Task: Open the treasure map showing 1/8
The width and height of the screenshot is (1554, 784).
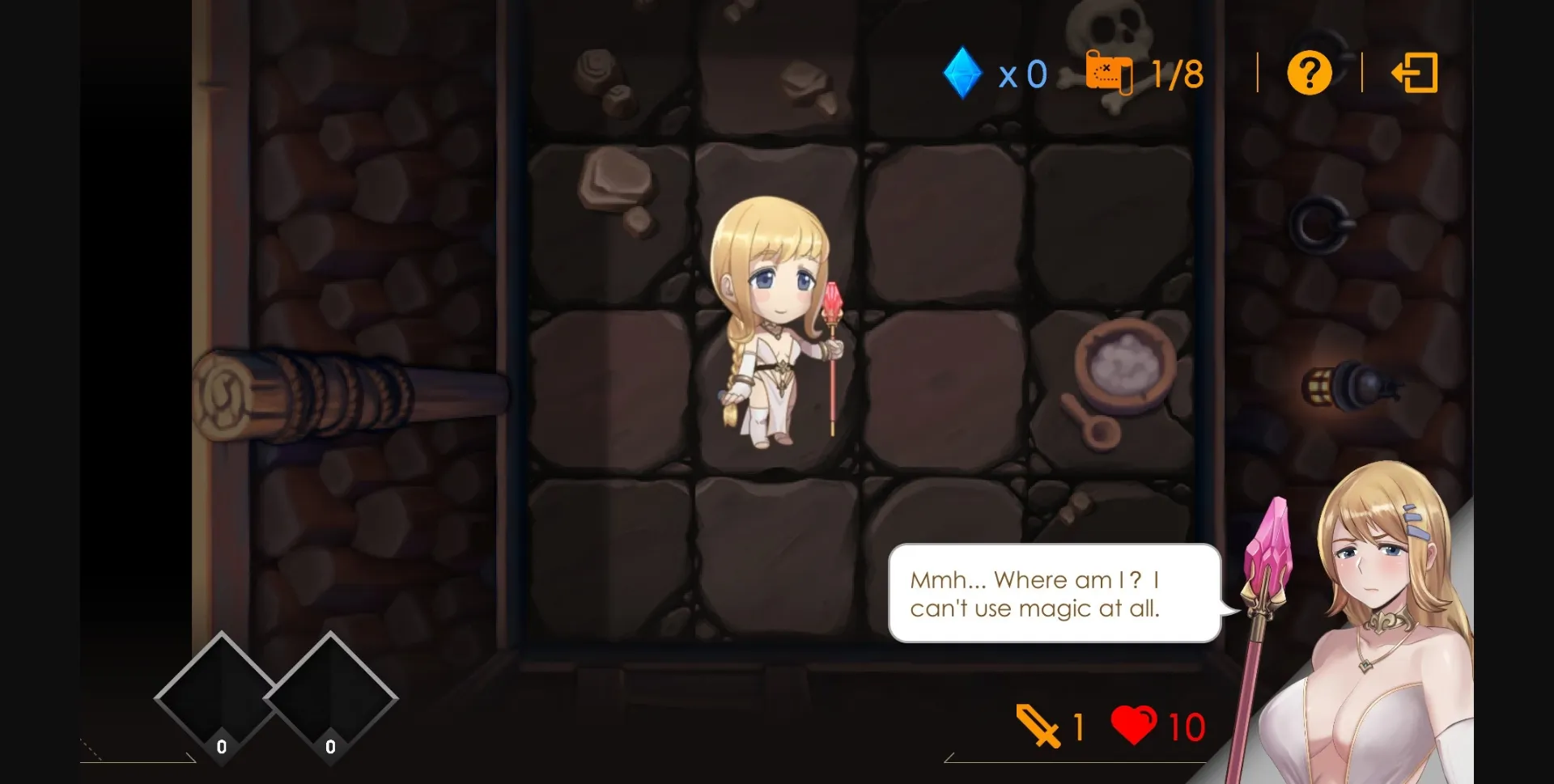Action: (x=1110, y=72)
